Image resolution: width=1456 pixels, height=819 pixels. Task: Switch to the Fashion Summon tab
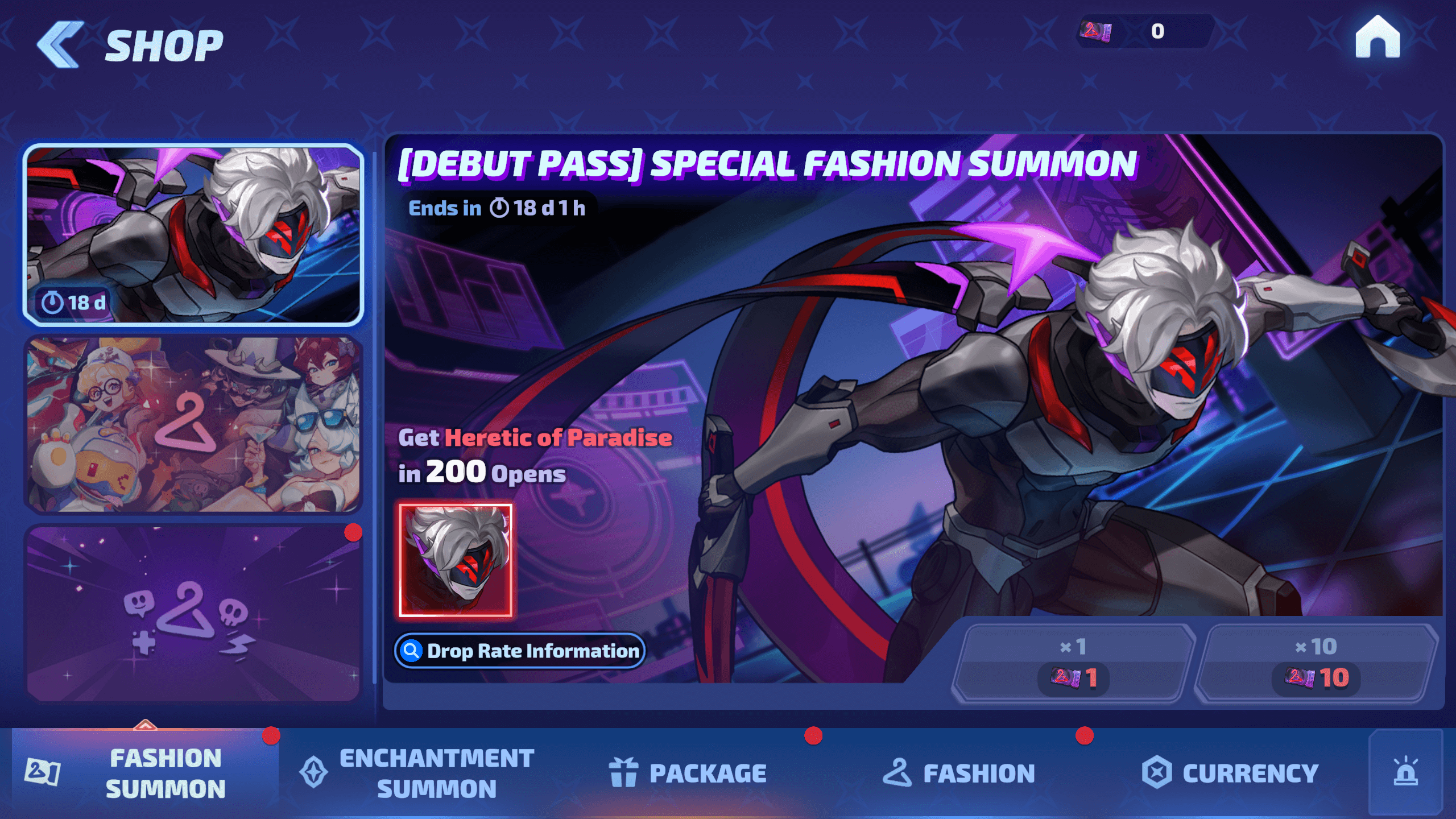click(x=146, y=773)
